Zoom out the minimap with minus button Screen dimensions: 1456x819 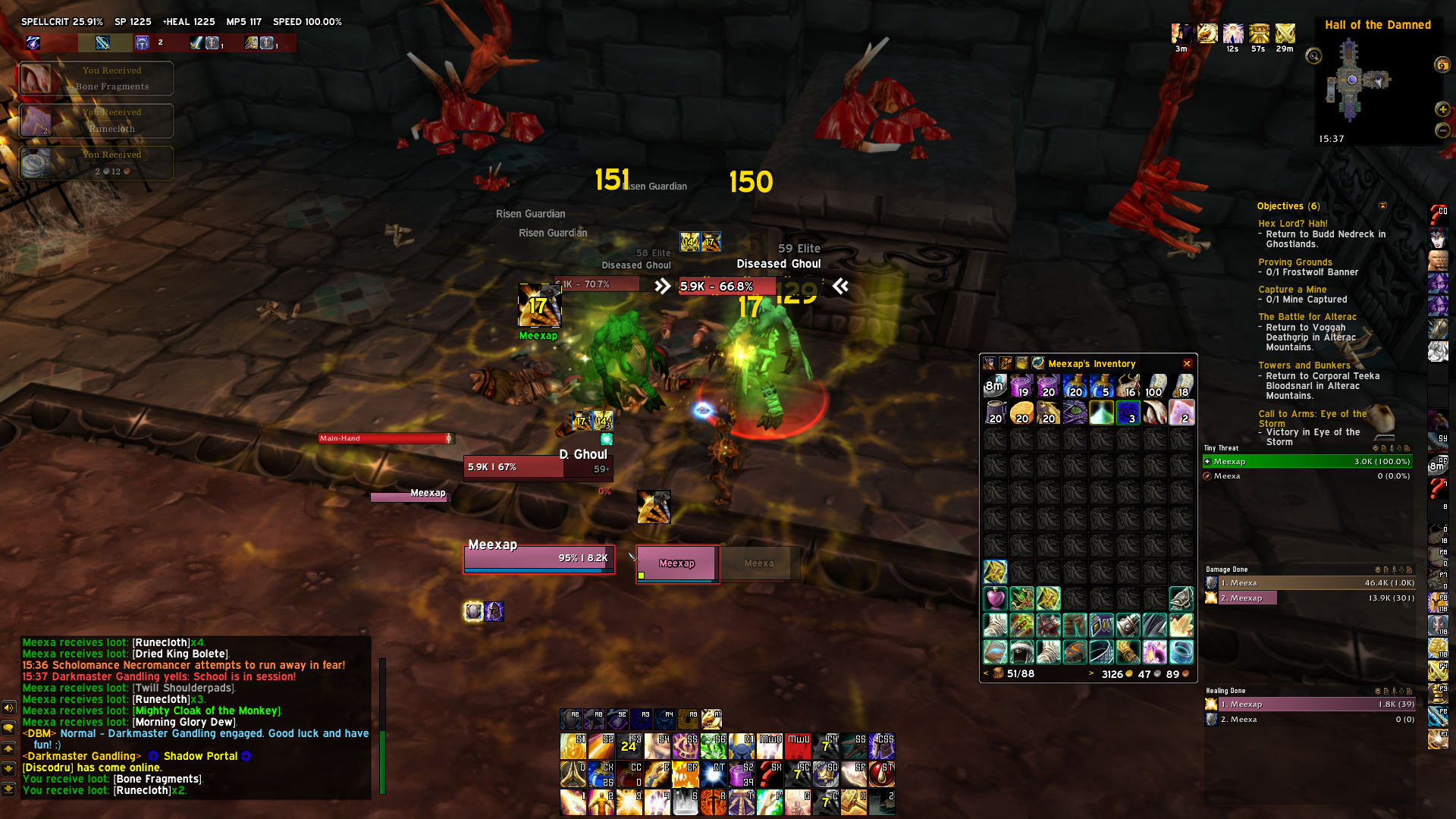tap(1442, 130)
